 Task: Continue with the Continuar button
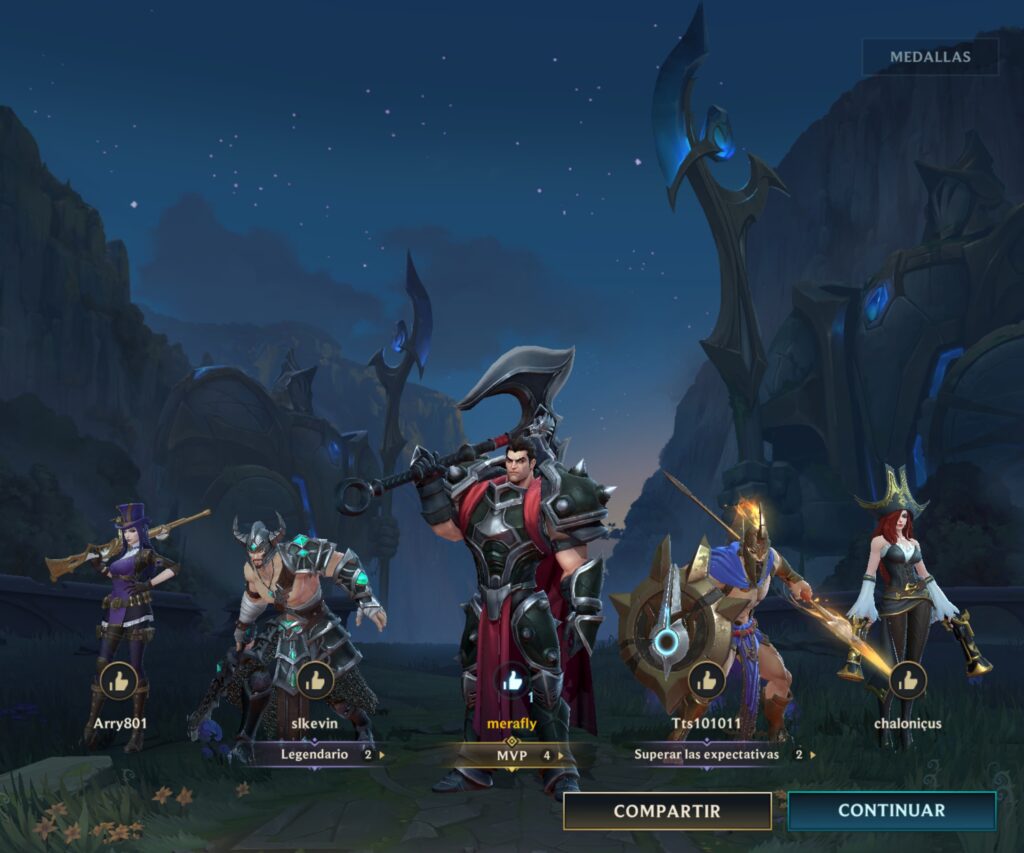click(891, 811)
